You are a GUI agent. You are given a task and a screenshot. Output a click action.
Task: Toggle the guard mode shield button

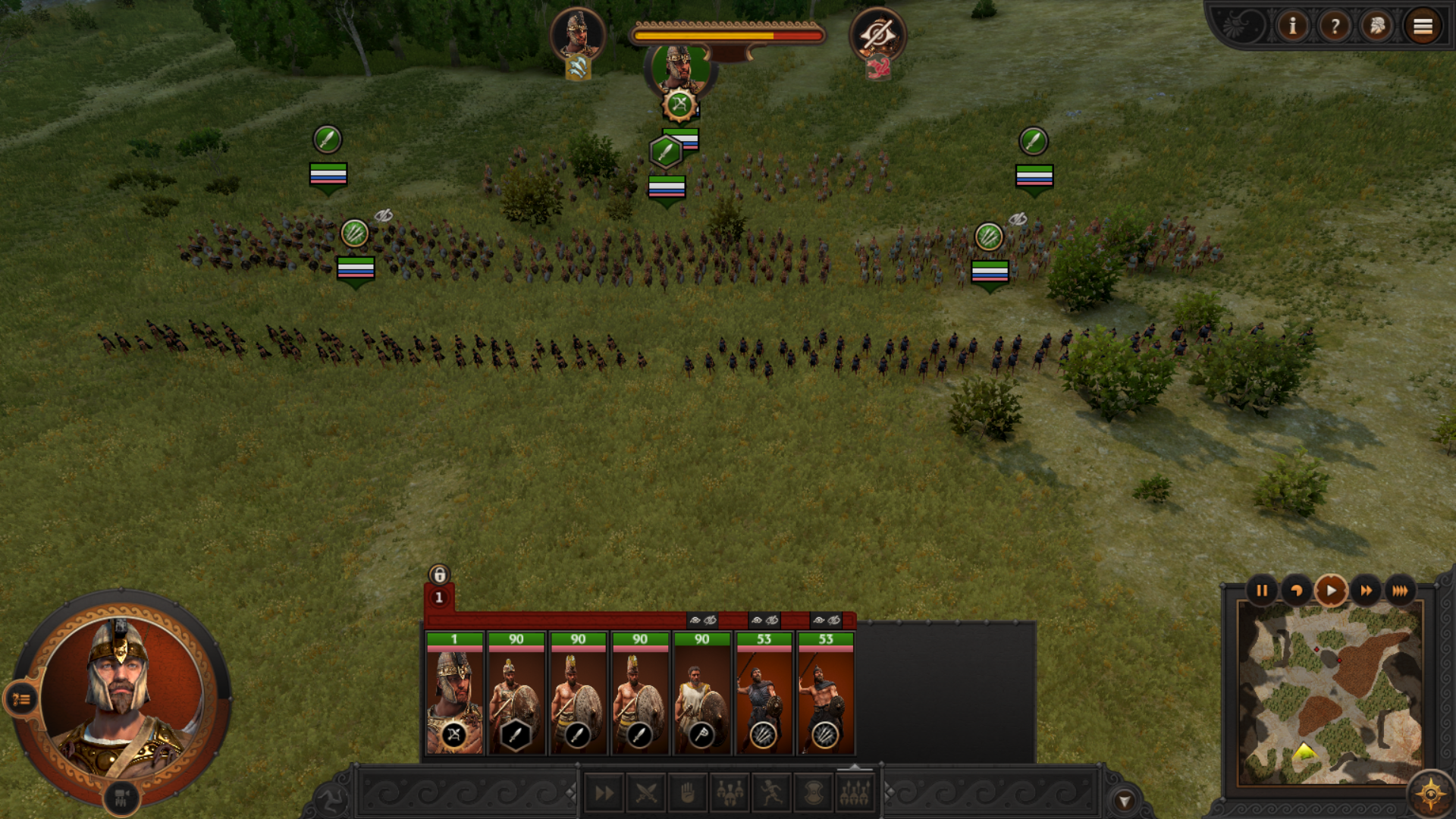coord(813,794)
